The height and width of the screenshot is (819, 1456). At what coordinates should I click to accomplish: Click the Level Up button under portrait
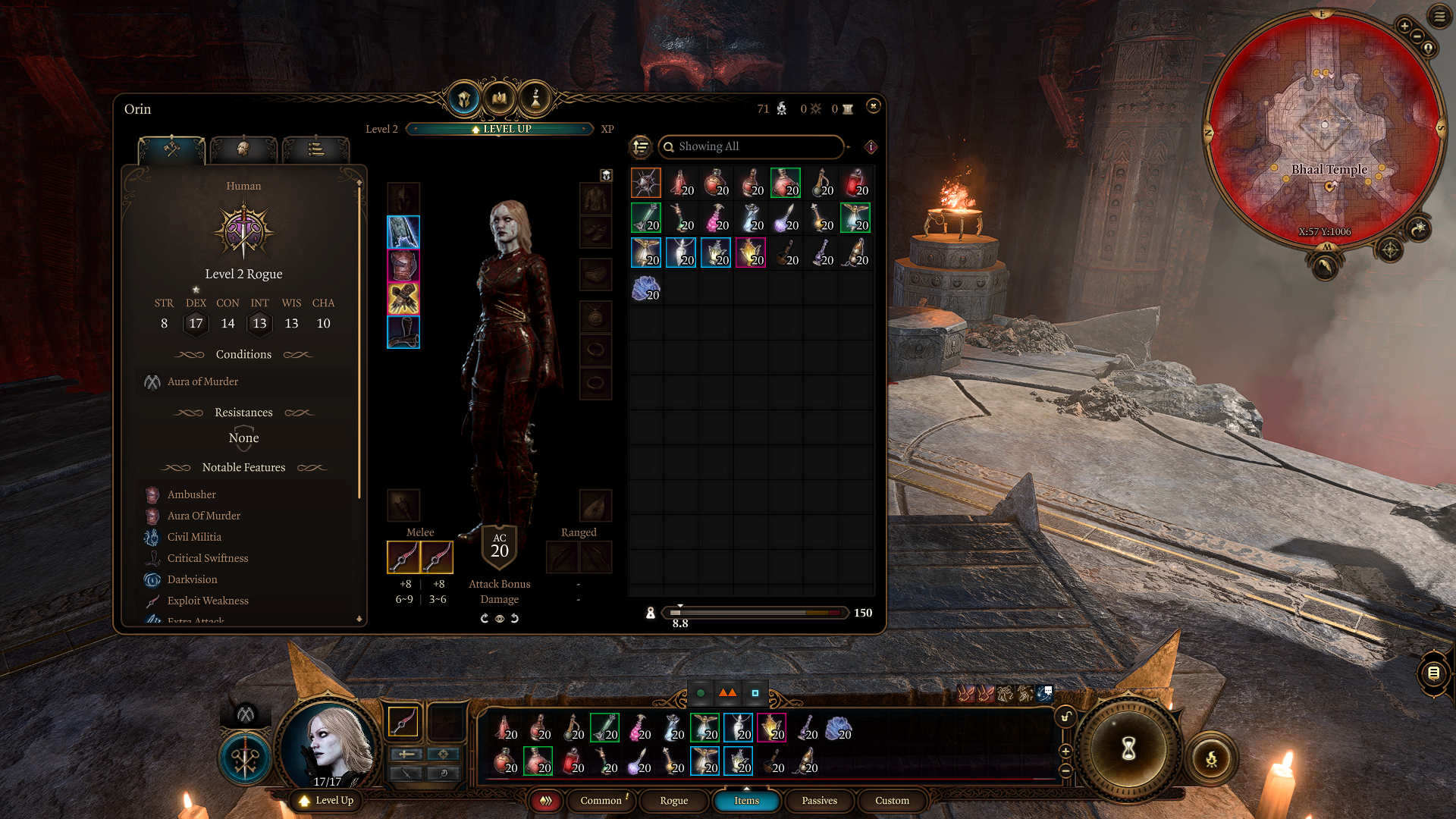pyautogui.click(x=326, y=800)
